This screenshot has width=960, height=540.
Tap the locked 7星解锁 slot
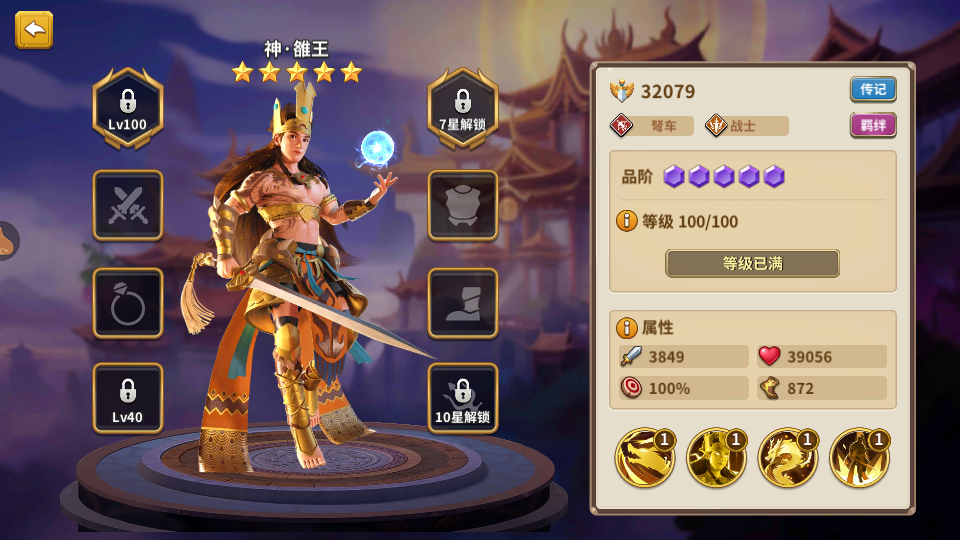pyautogui.click(x=463, y=108)
